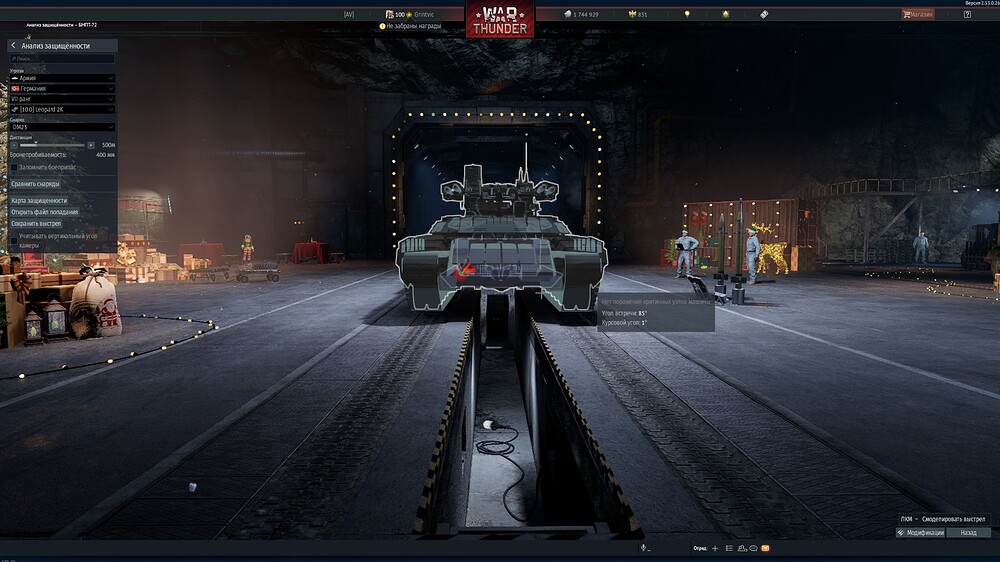Screen dimensions: 1000x562
Task: Choose Открыть файл попадания
Action: 44,212
